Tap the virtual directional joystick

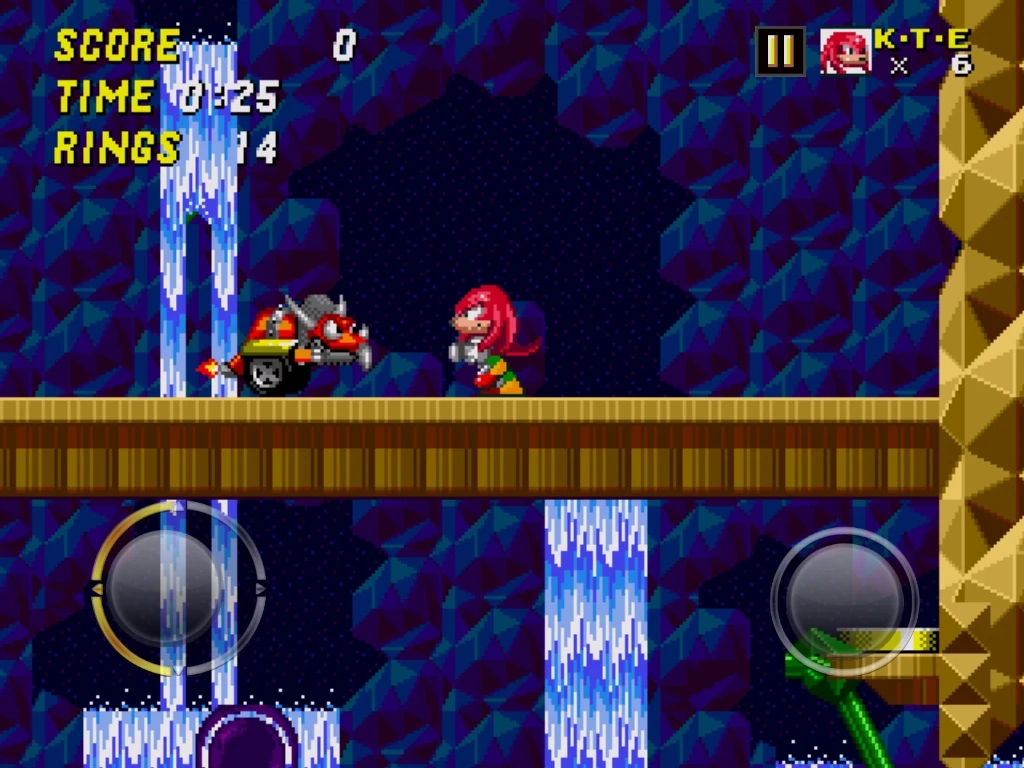click(178, 588)
